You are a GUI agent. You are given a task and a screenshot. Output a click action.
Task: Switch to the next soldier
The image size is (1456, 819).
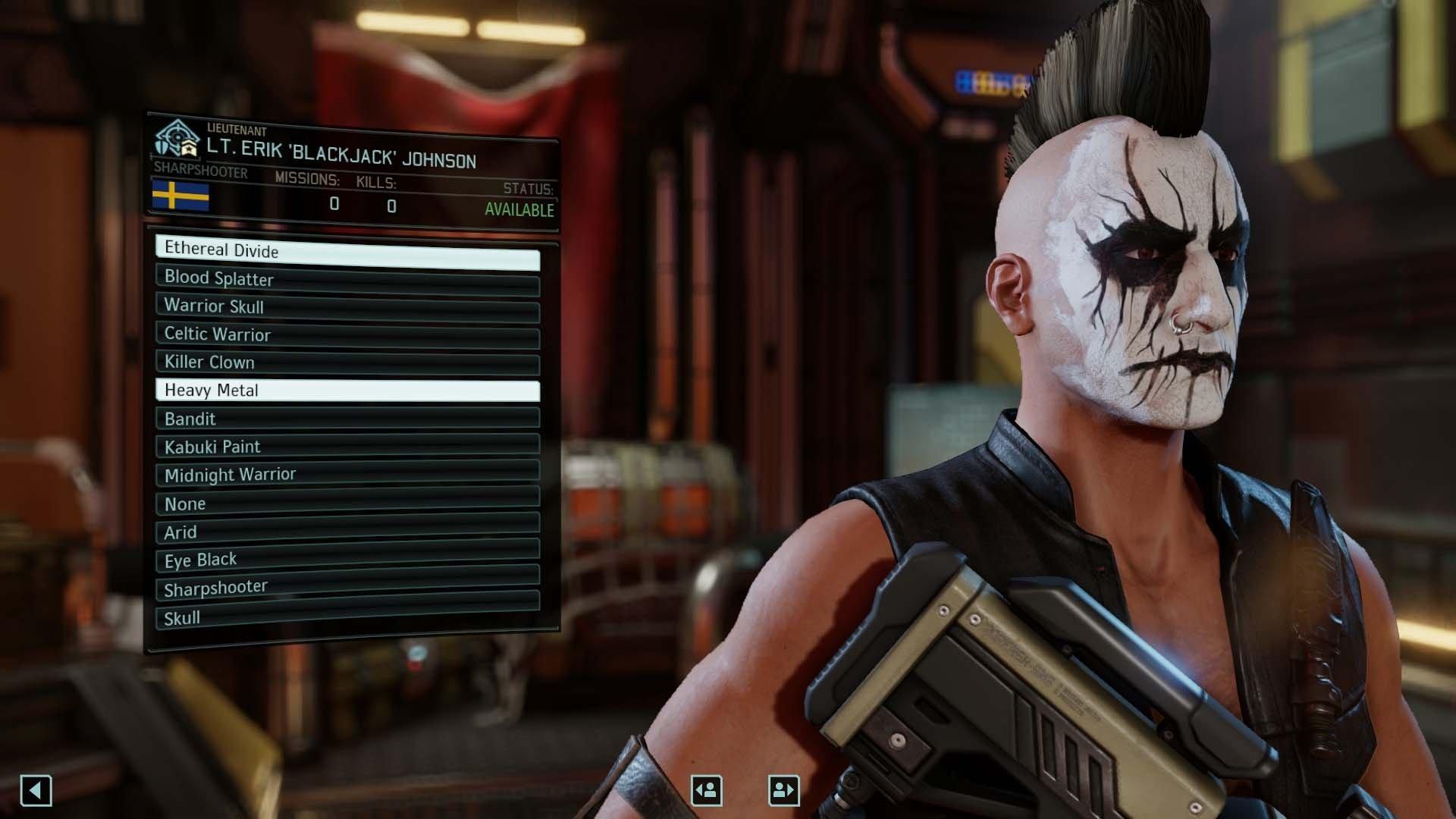[785, 789]
